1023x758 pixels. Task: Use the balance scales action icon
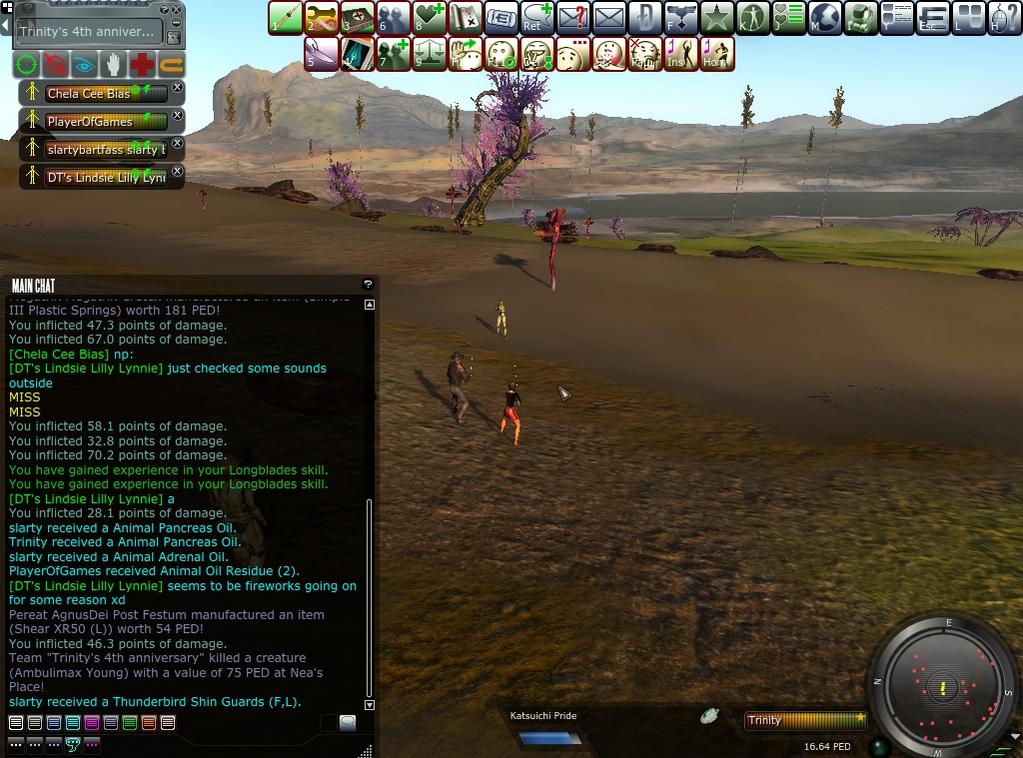(429, 54)
